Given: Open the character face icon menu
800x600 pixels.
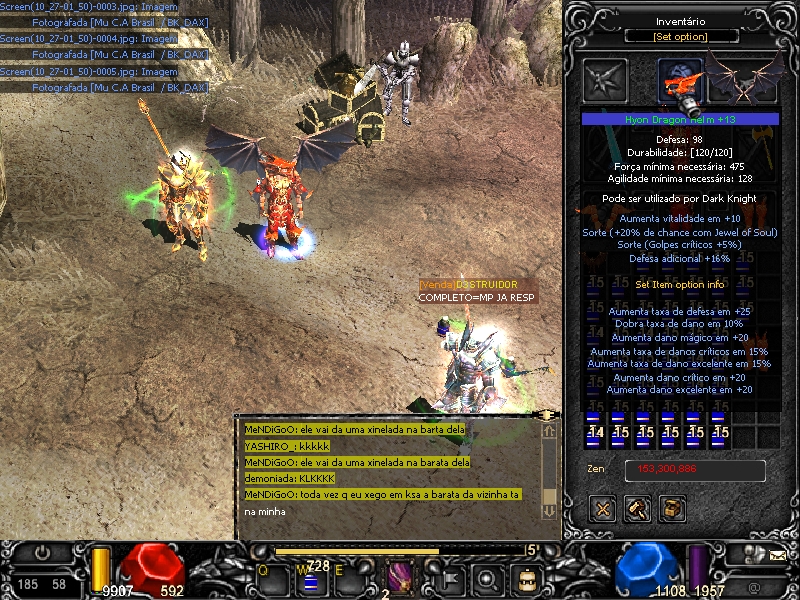Looking at the screenshot, I should (524, 578).
